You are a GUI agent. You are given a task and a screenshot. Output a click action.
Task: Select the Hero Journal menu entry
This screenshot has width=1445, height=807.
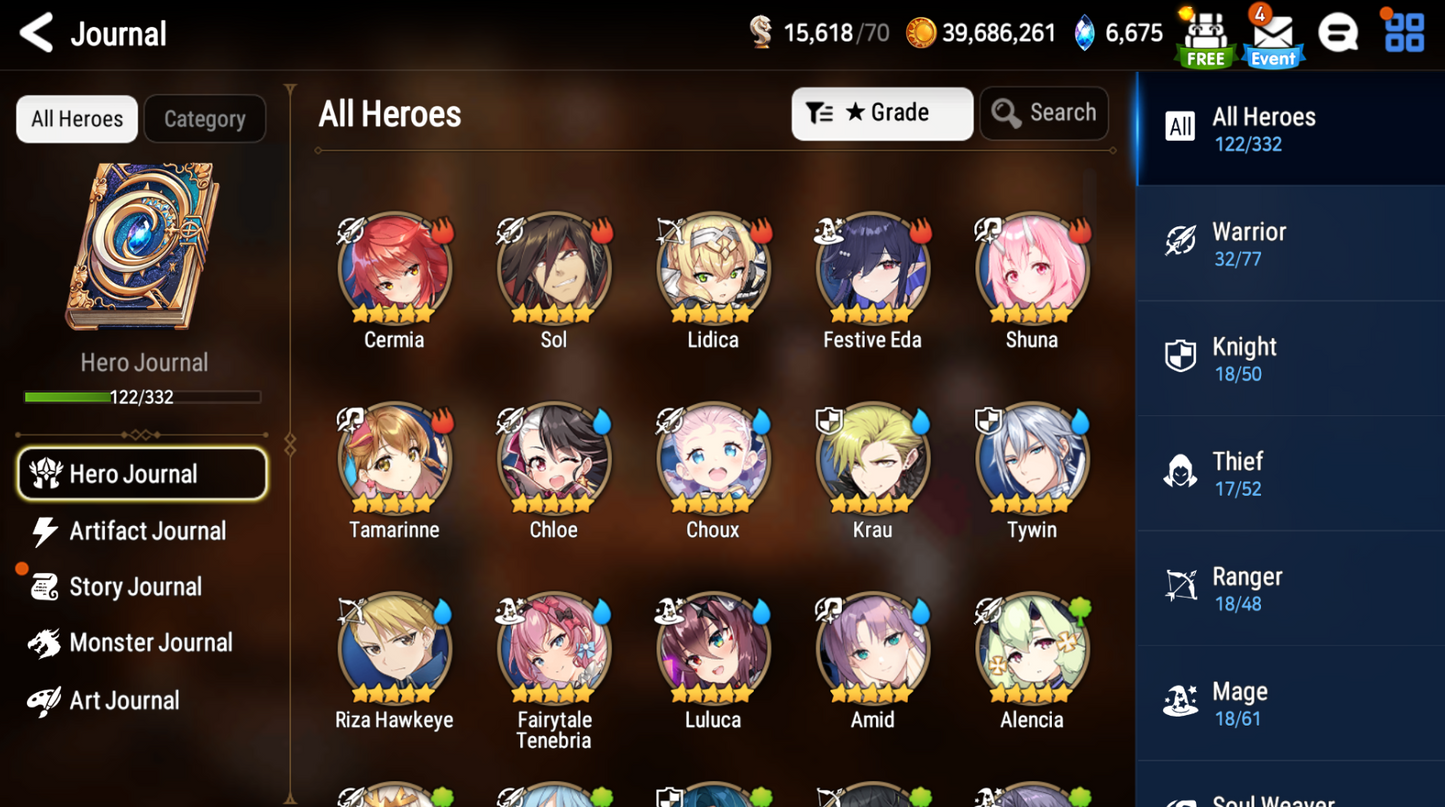click(x=142, y=474)
